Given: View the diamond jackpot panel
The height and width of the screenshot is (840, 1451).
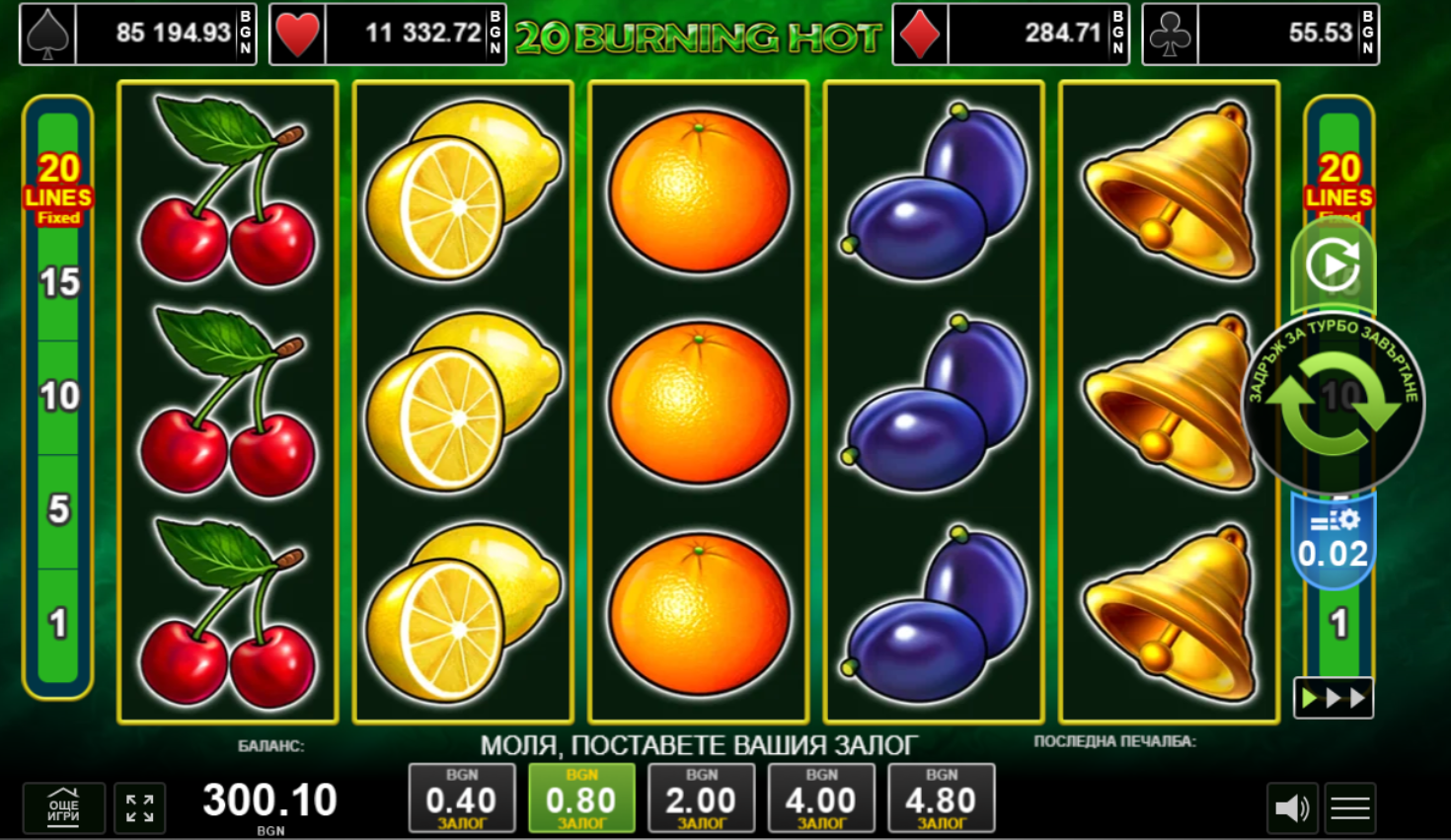Looking at the screenshot, I should coord(1011,34).
